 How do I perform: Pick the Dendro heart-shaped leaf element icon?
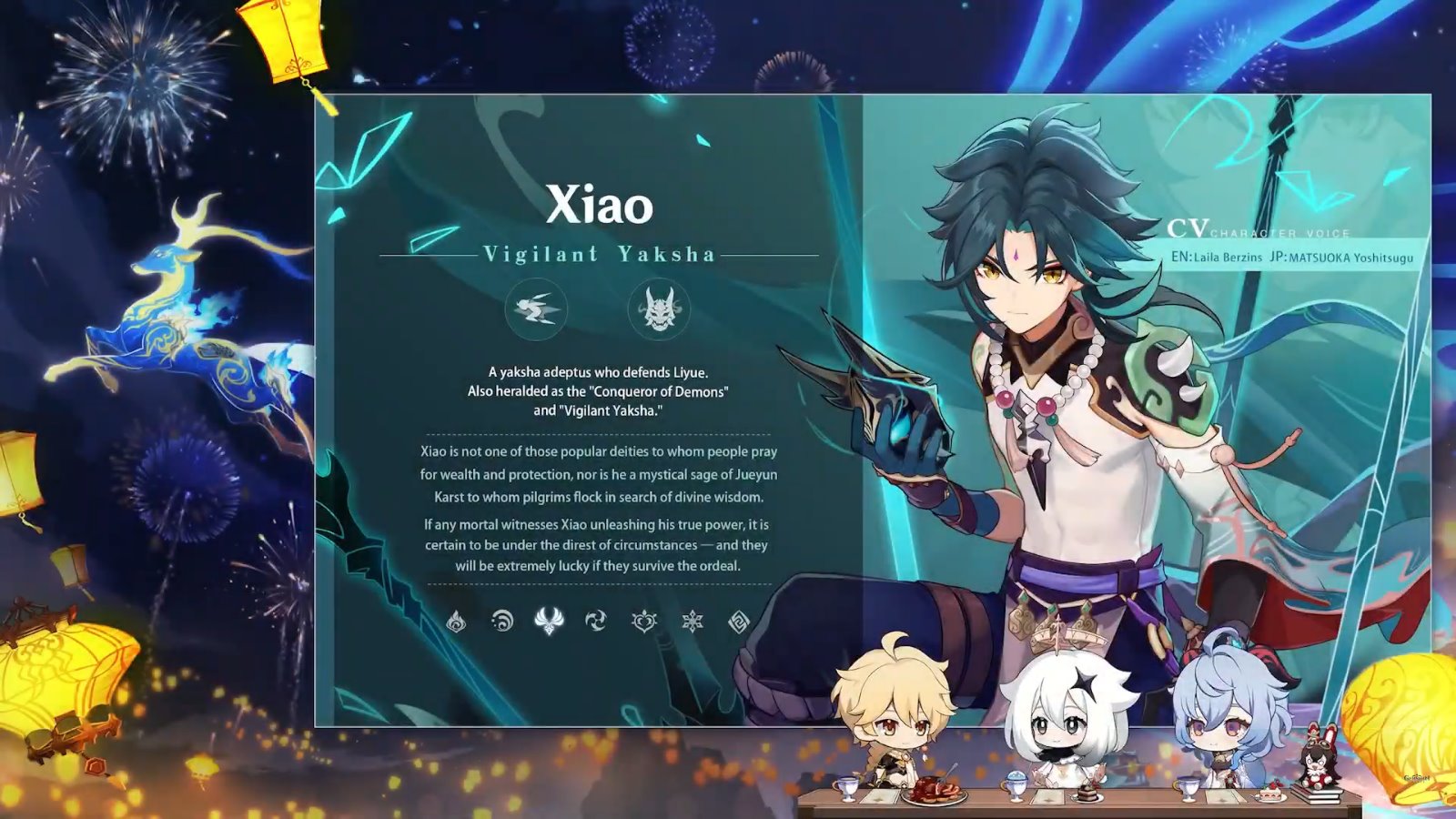644,622
